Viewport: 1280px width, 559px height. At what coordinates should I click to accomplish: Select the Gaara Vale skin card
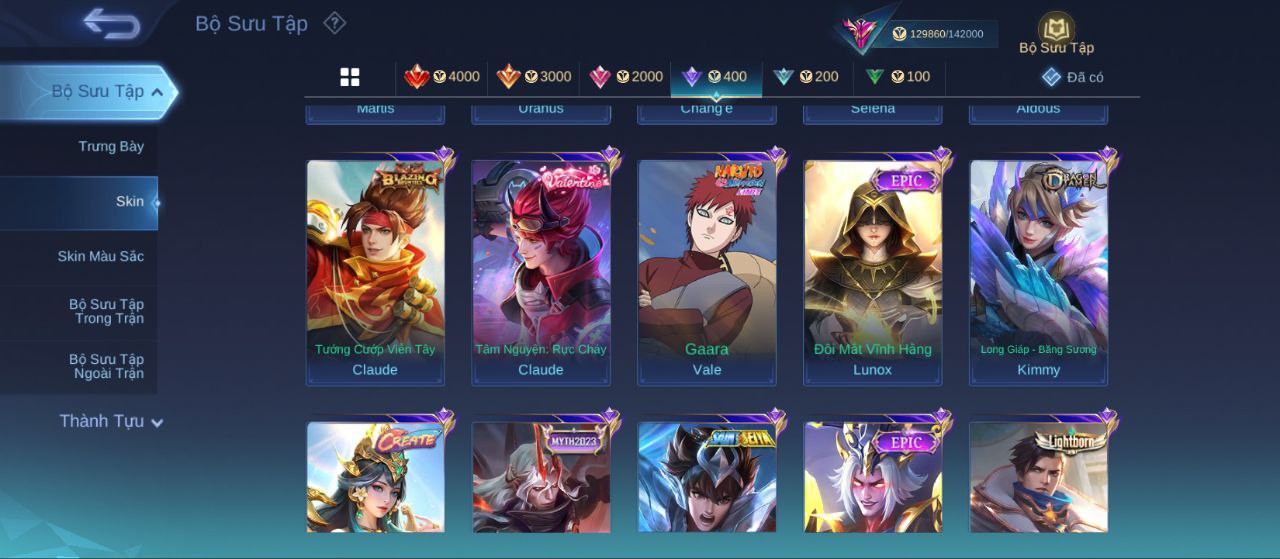707,272
